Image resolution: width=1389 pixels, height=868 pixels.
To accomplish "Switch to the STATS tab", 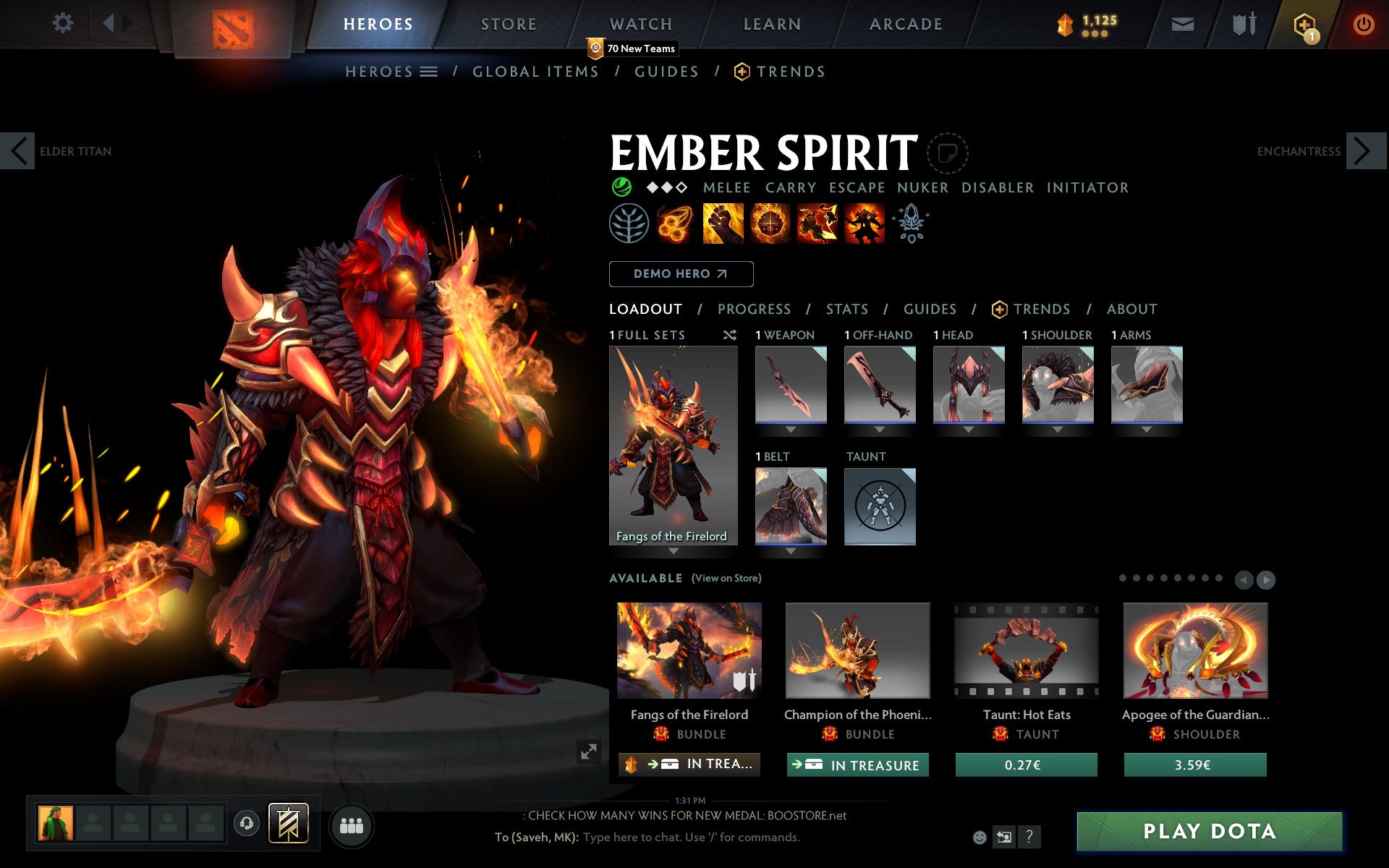I will 846,309.
